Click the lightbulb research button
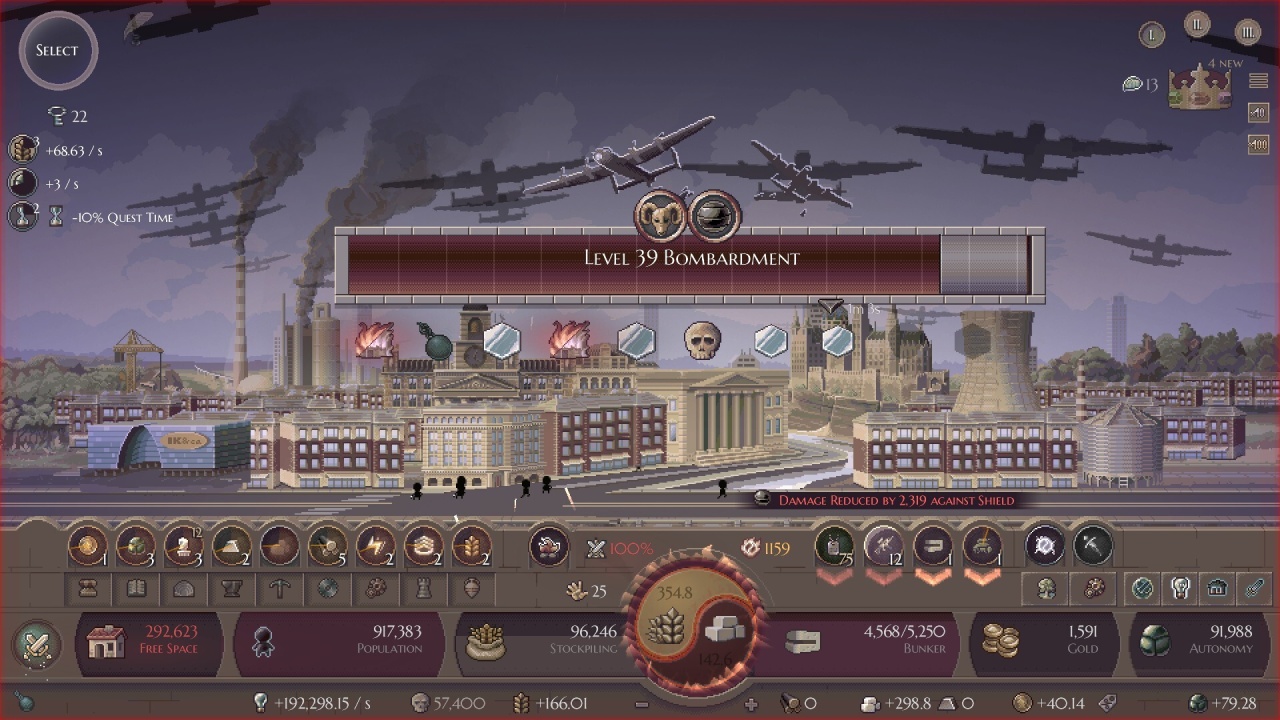Image resolution: width=1280 pixels, height=720 pixels. point(1180,589)
